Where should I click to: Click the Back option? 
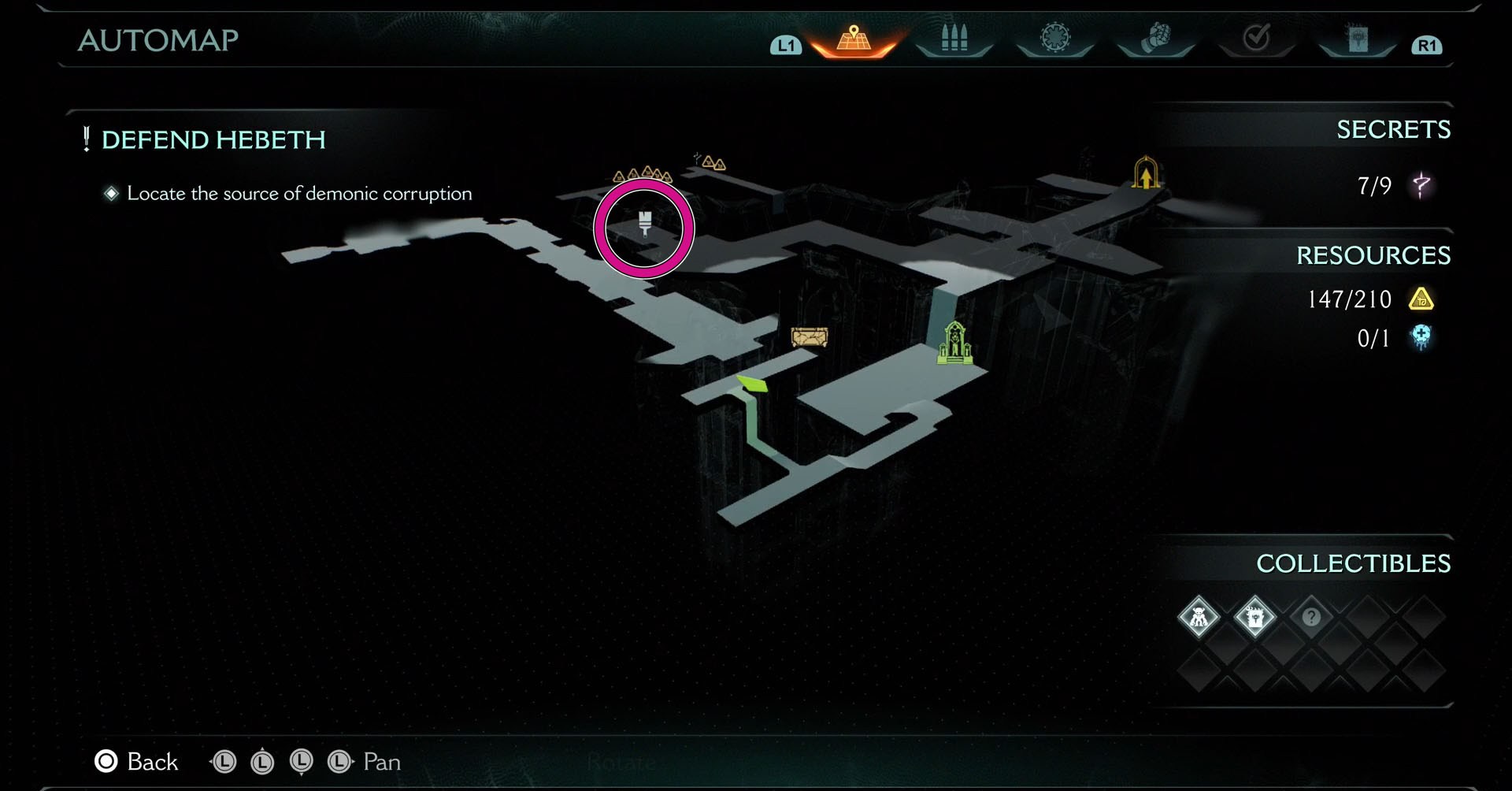tap(136, 762)
